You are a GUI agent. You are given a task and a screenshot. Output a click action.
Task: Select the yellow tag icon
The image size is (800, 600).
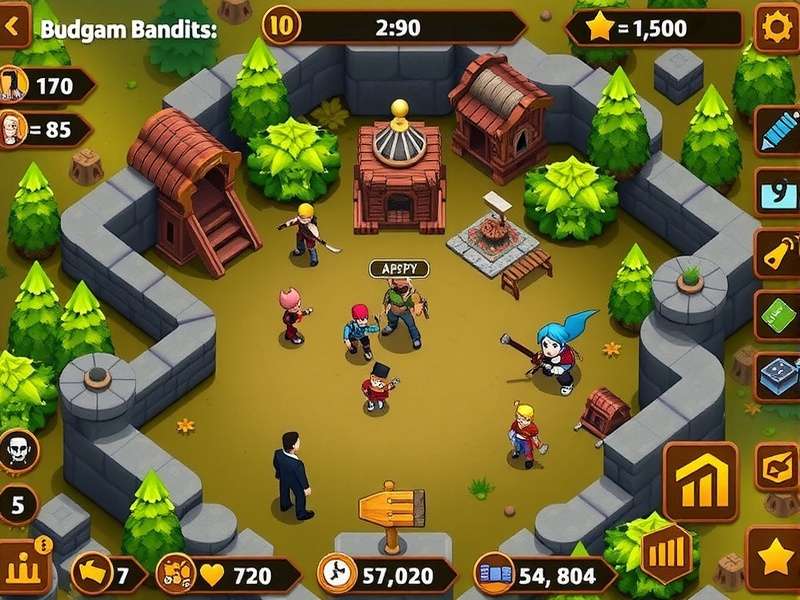(x=778, y=255)
